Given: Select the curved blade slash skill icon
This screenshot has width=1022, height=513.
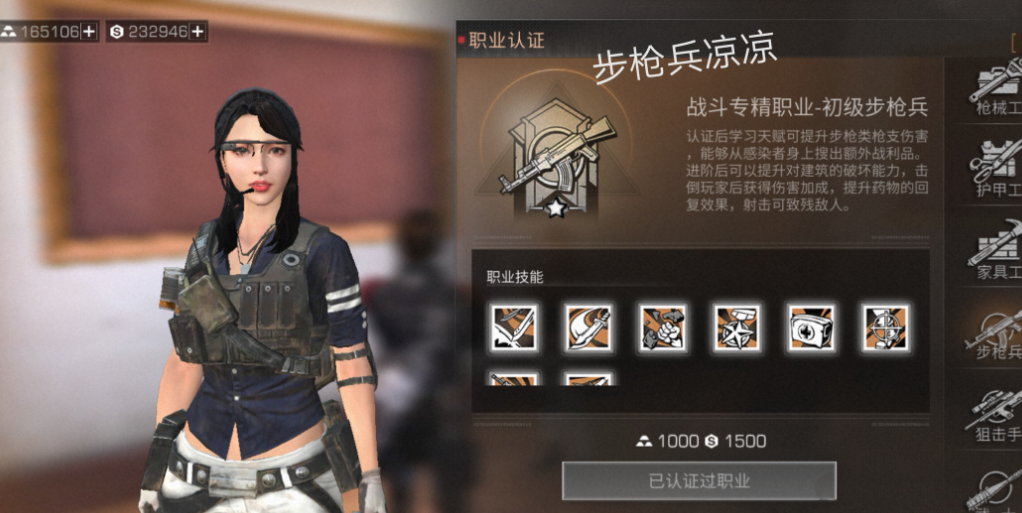Looking at the screenshot, I should pos(588,327).
